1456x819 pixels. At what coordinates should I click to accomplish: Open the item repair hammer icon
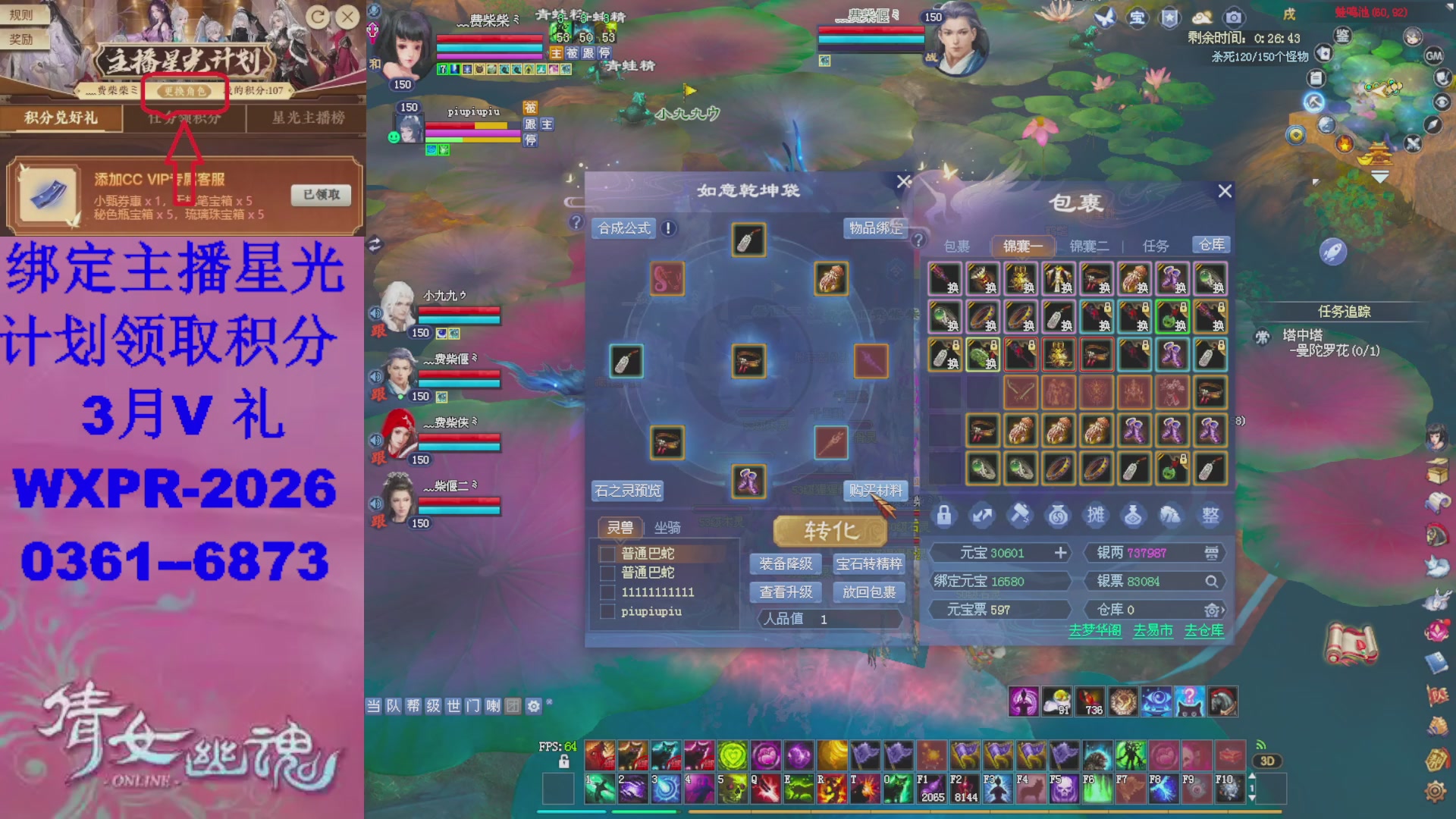tap(1021, 515)
